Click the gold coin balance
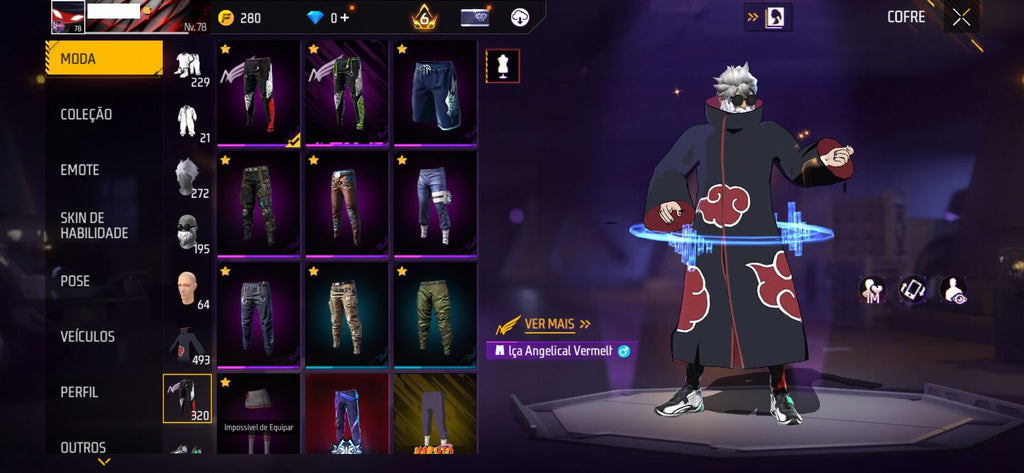This screenshot has height=473, width=1024. (239, 18)
